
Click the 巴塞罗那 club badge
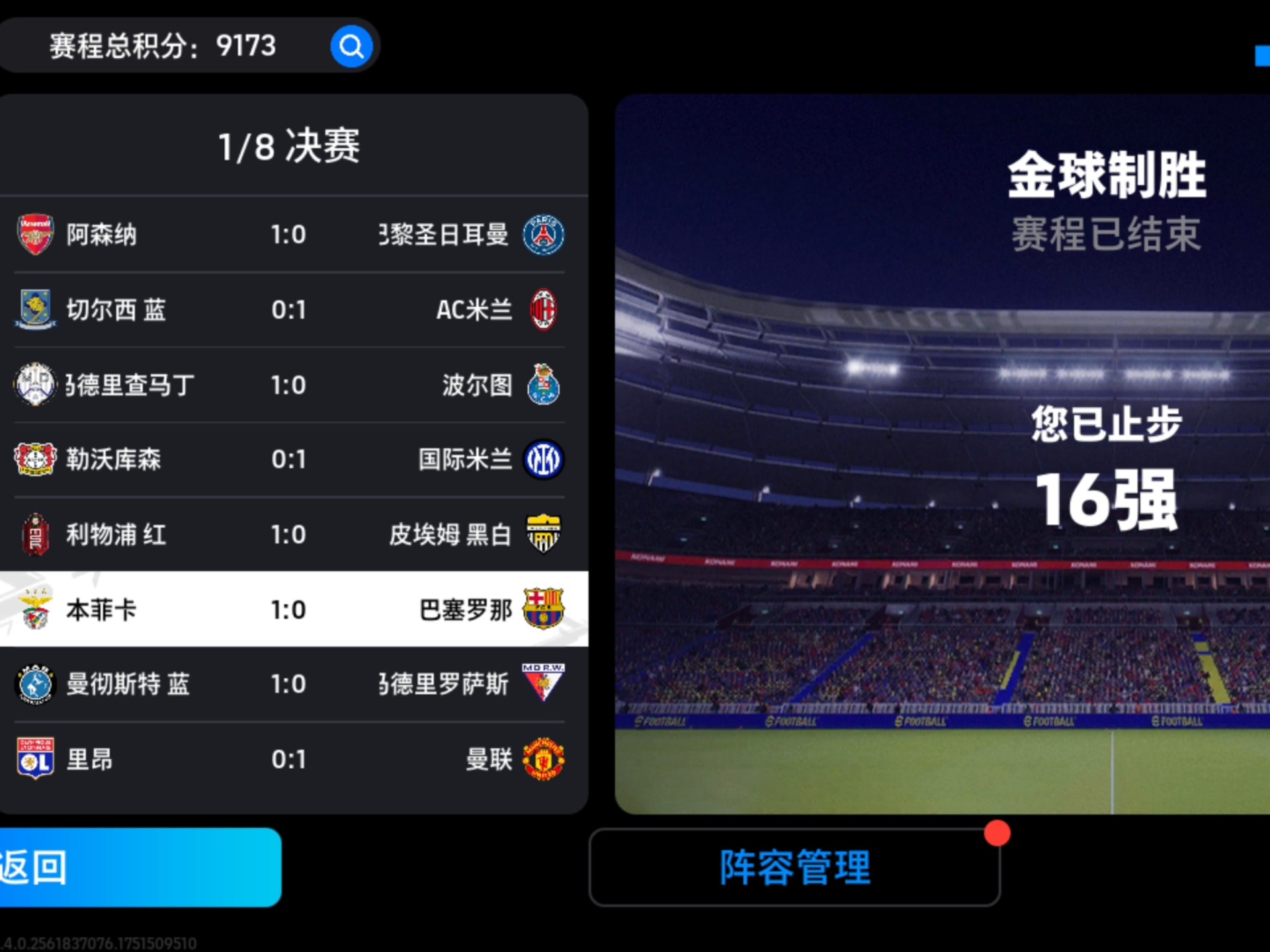tap(544, 610)
